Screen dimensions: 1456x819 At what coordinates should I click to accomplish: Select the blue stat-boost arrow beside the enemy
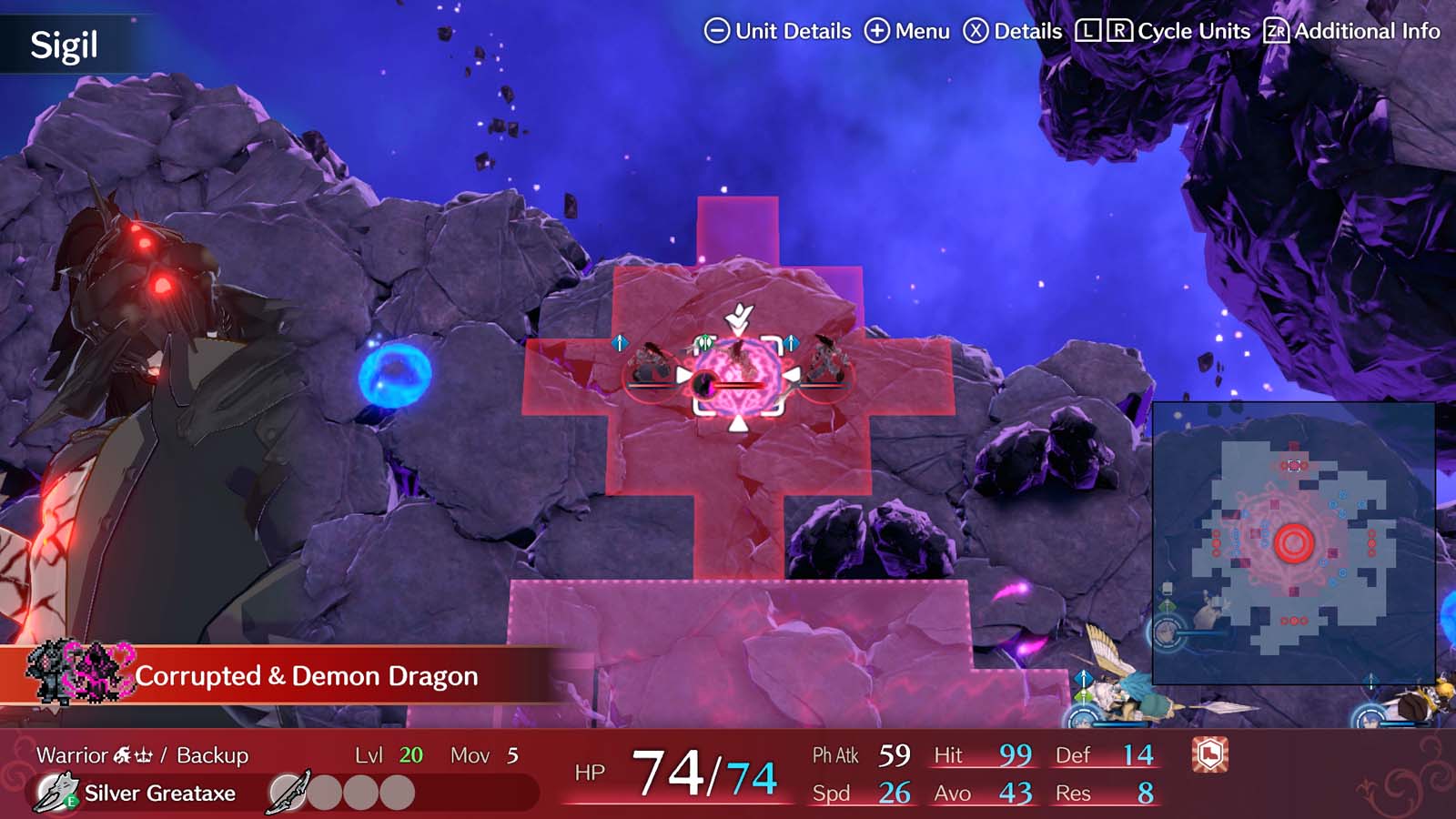click(x=792, y=343)
